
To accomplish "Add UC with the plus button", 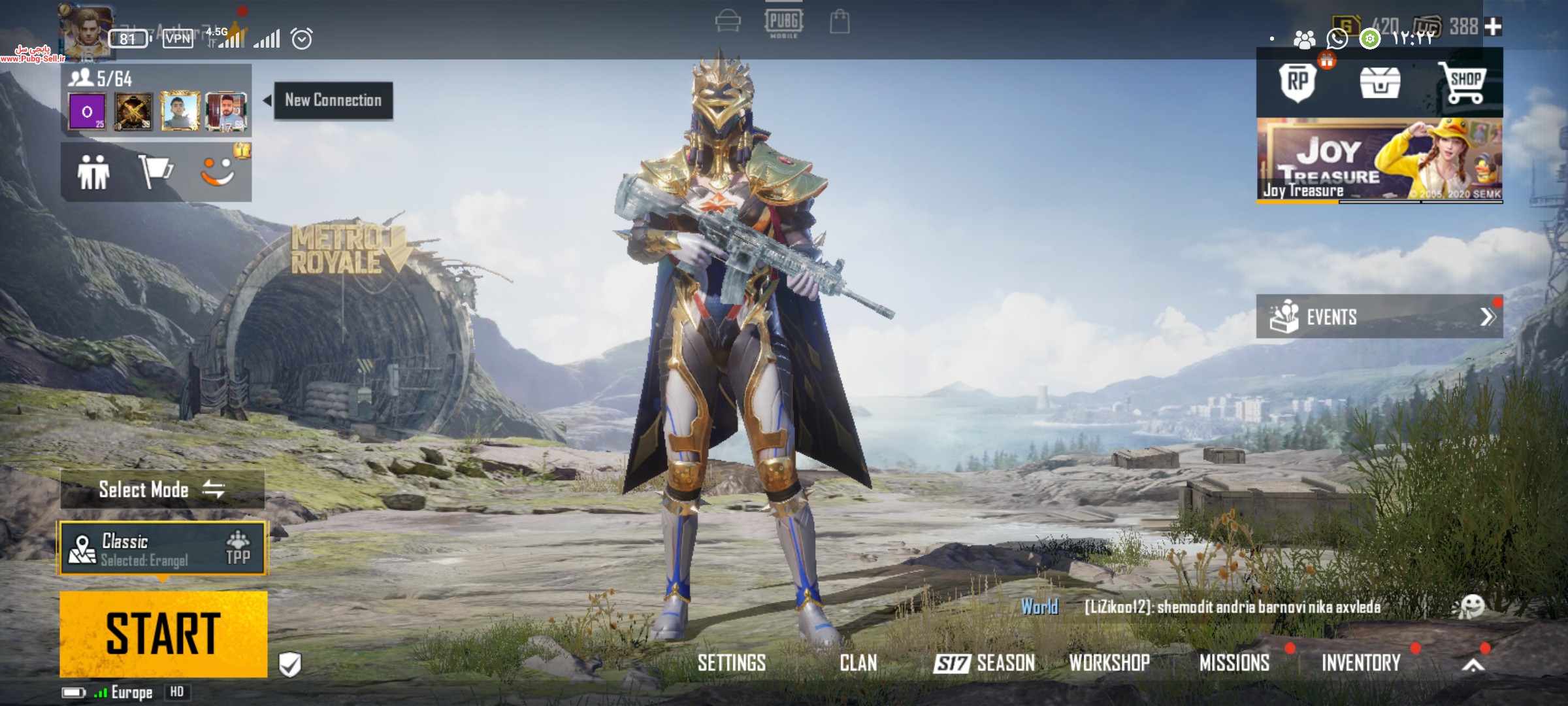I will click(x=1493, y=27).
